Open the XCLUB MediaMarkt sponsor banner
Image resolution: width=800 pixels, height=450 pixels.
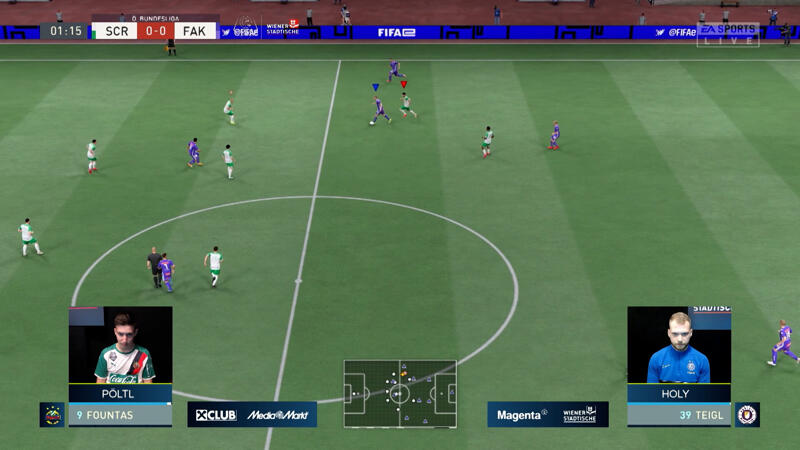[x=252, y=414]
